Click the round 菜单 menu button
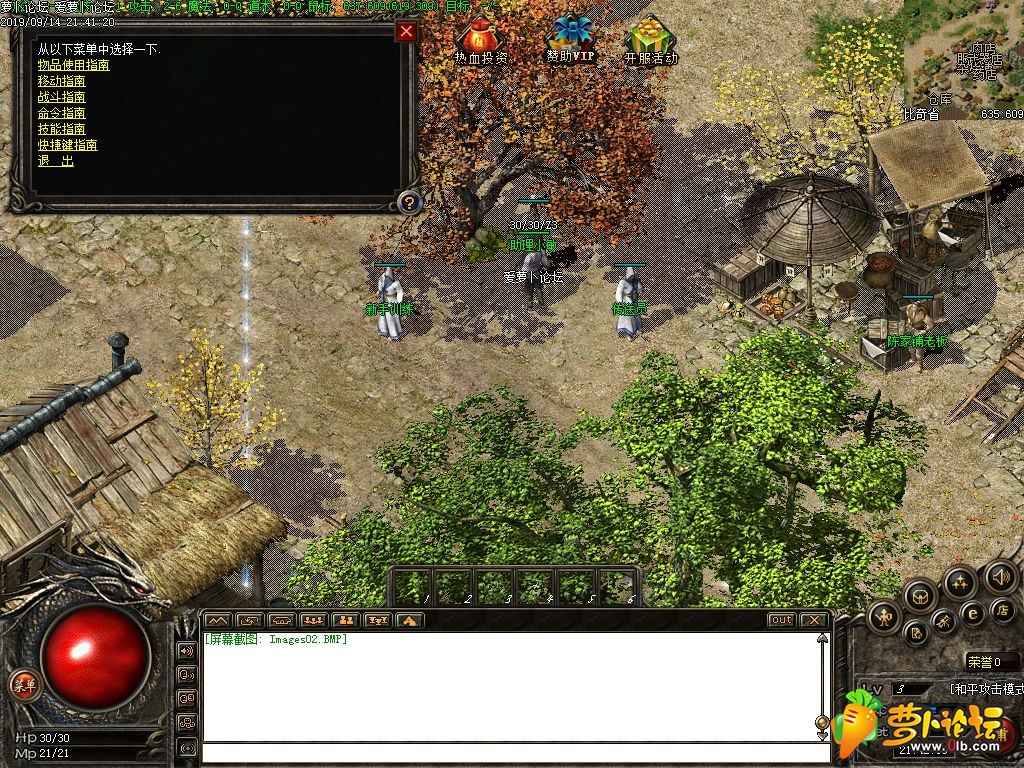The height and width of the screenshot is (768, 1024). (x=23, y=685)
